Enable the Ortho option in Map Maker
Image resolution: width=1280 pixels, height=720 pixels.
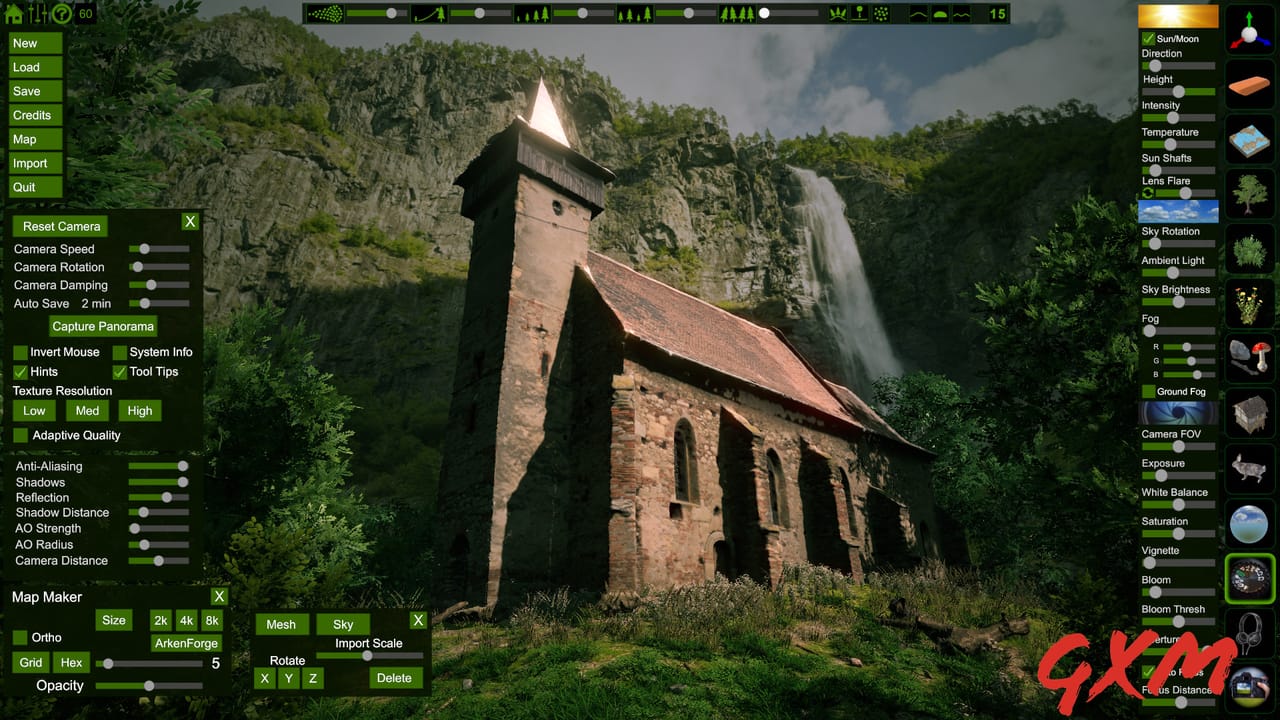(21, 637)
